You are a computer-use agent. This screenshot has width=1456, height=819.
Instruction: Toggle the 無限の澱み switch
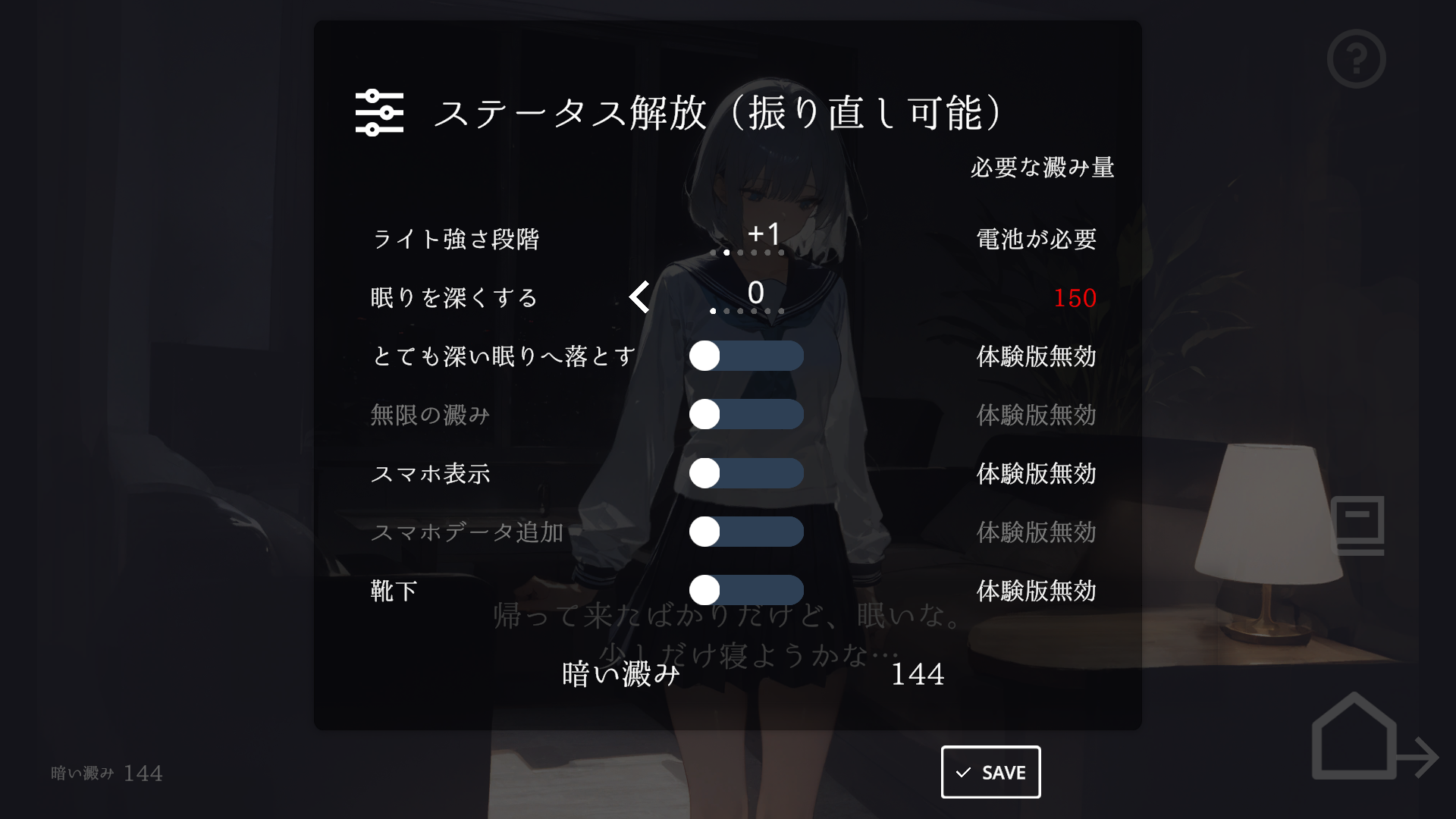pyautogui.click(x=745, y=414)
